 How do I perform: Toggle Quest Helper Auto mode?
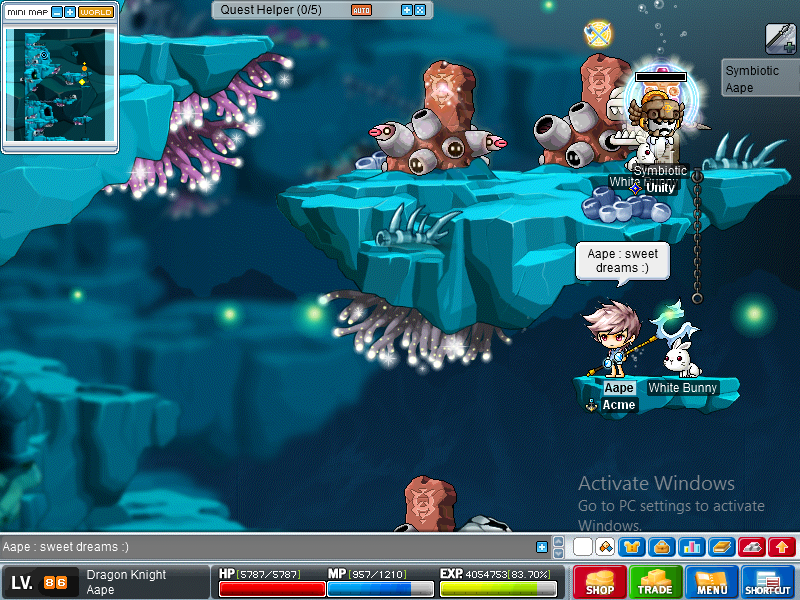click(x=361, y=10)
